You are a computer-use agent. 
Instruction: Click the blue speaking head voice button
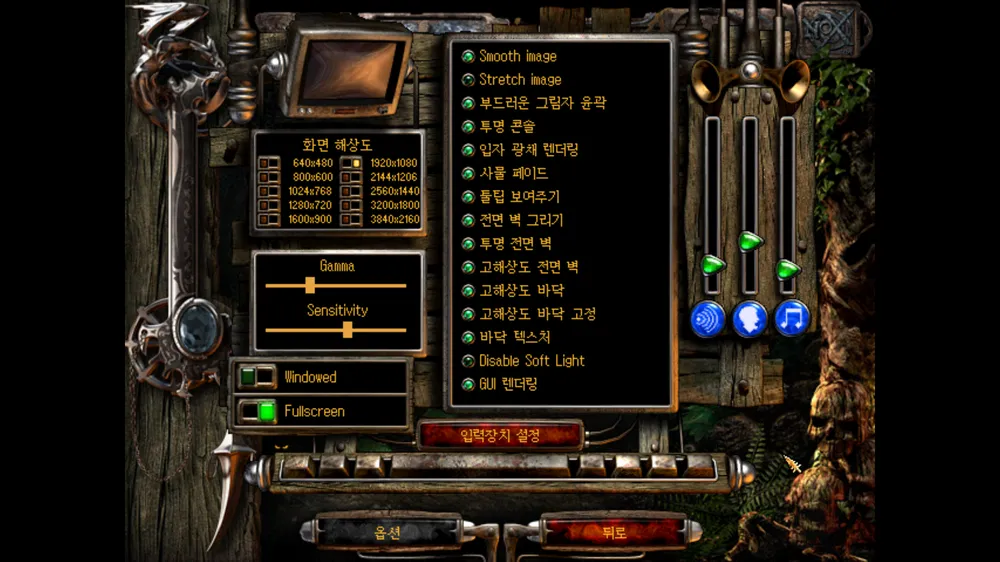[x=750, y=318]
